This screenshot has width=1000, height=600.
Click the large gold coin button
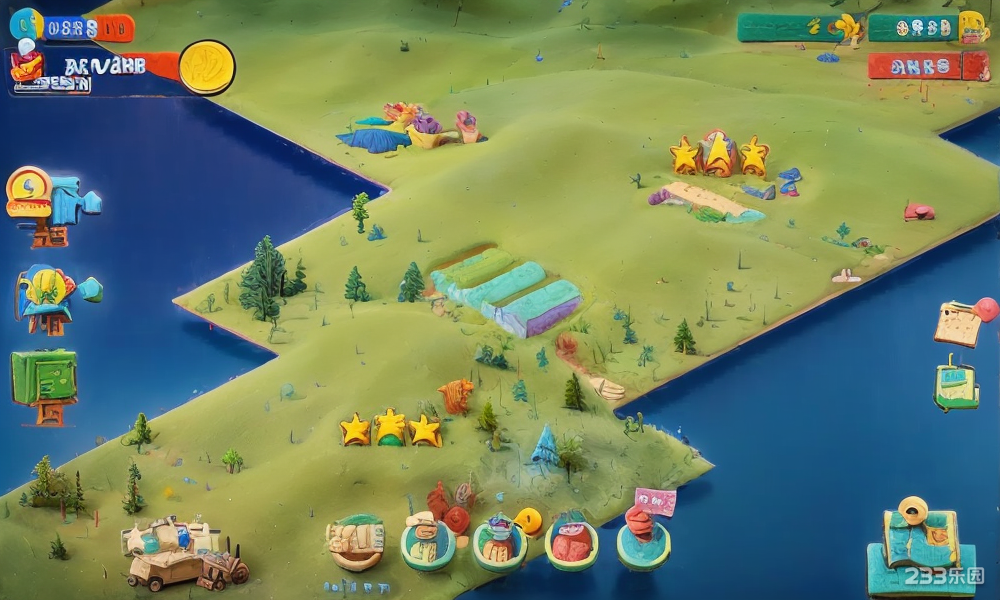pyautogui.click(x=207, y=67)
